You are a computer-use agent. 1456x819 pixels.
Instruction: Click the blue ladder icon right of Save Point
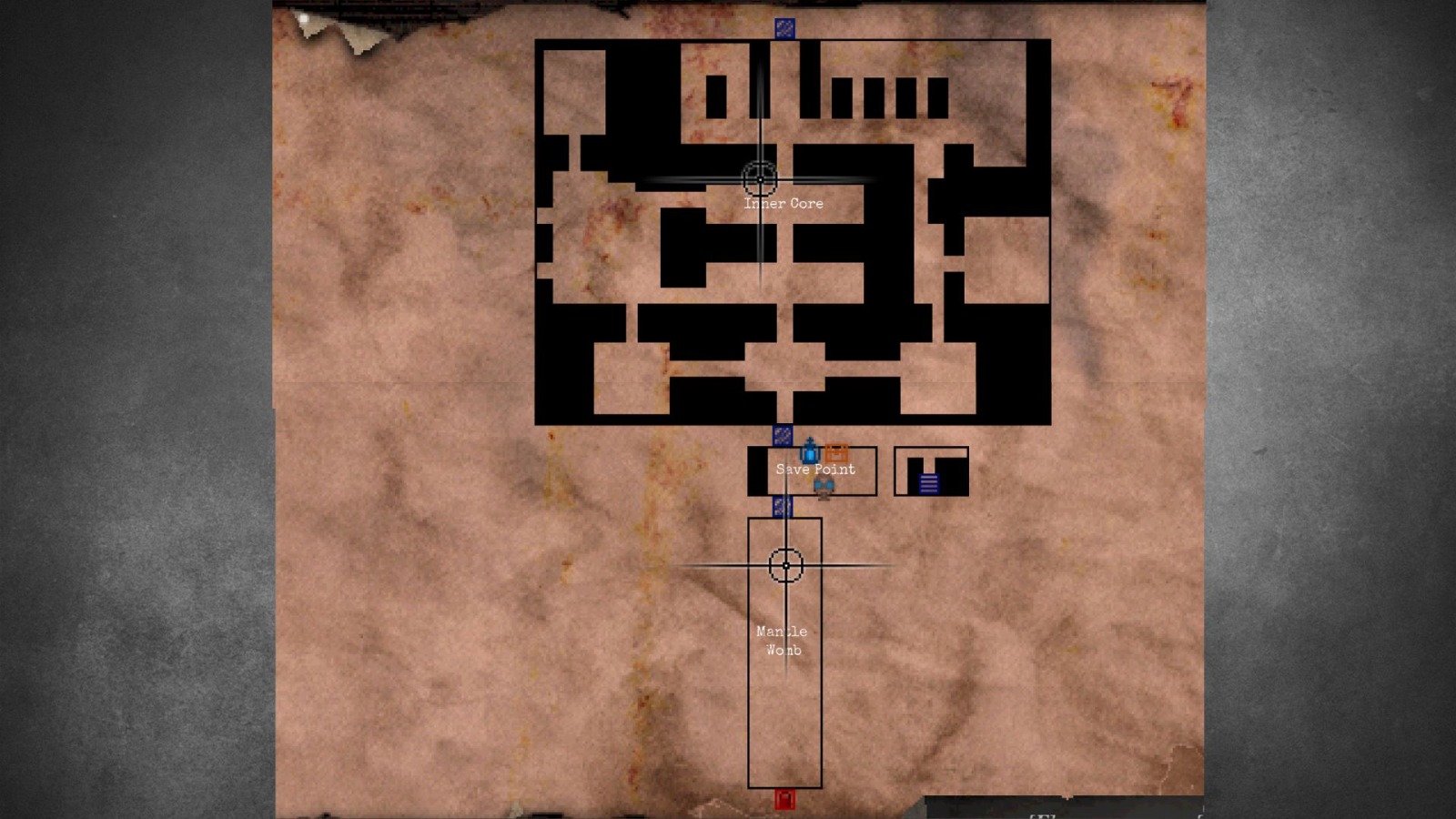(x=929, y=483)
